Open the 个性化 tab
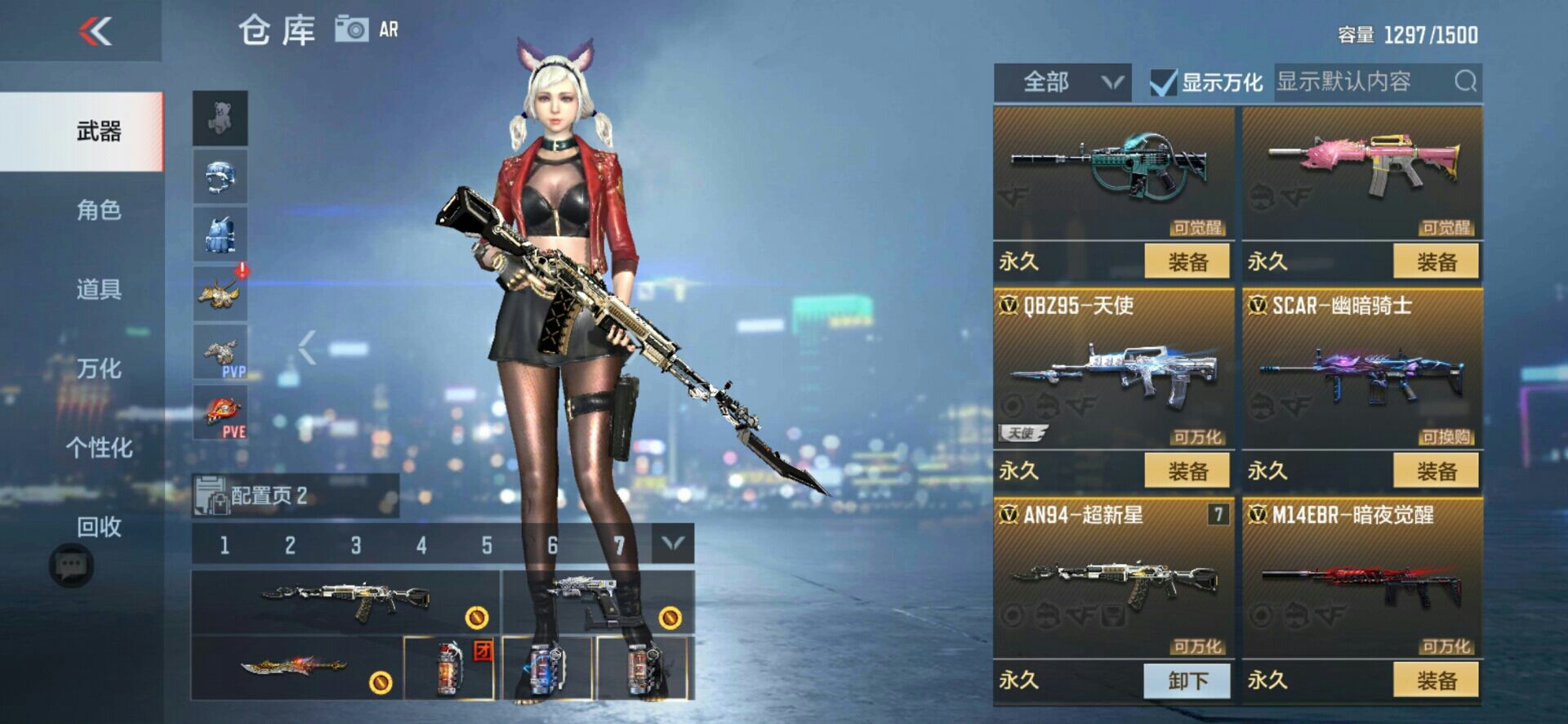1568x724 pixels. click(99, 448)
